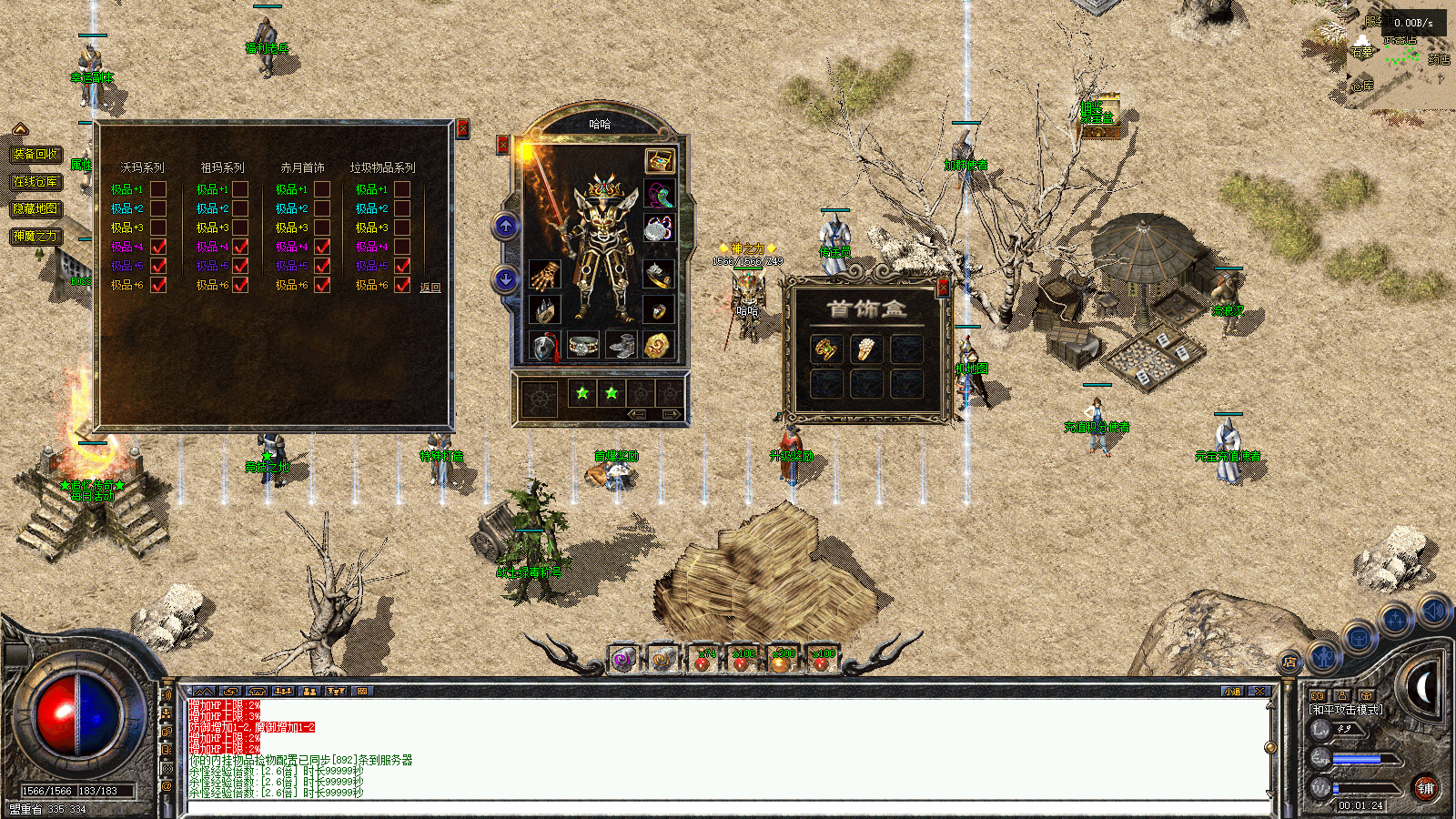Click the 返回 back link
Viewport: 1456px width, 819px height.
click(430, 288)
